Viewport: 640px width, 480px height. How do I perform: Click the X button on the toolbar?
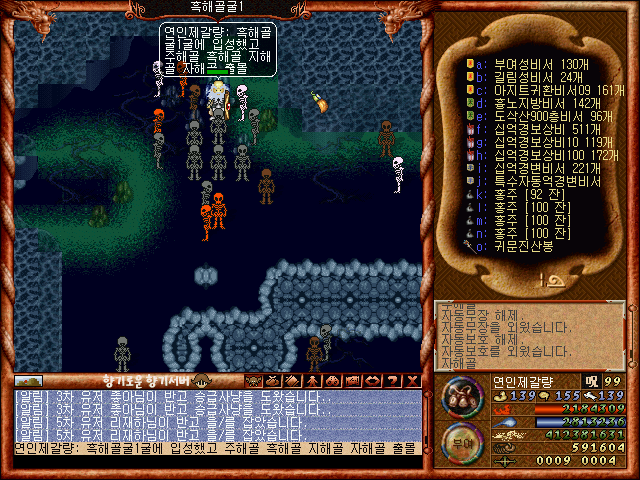click(x=411, y=380)
